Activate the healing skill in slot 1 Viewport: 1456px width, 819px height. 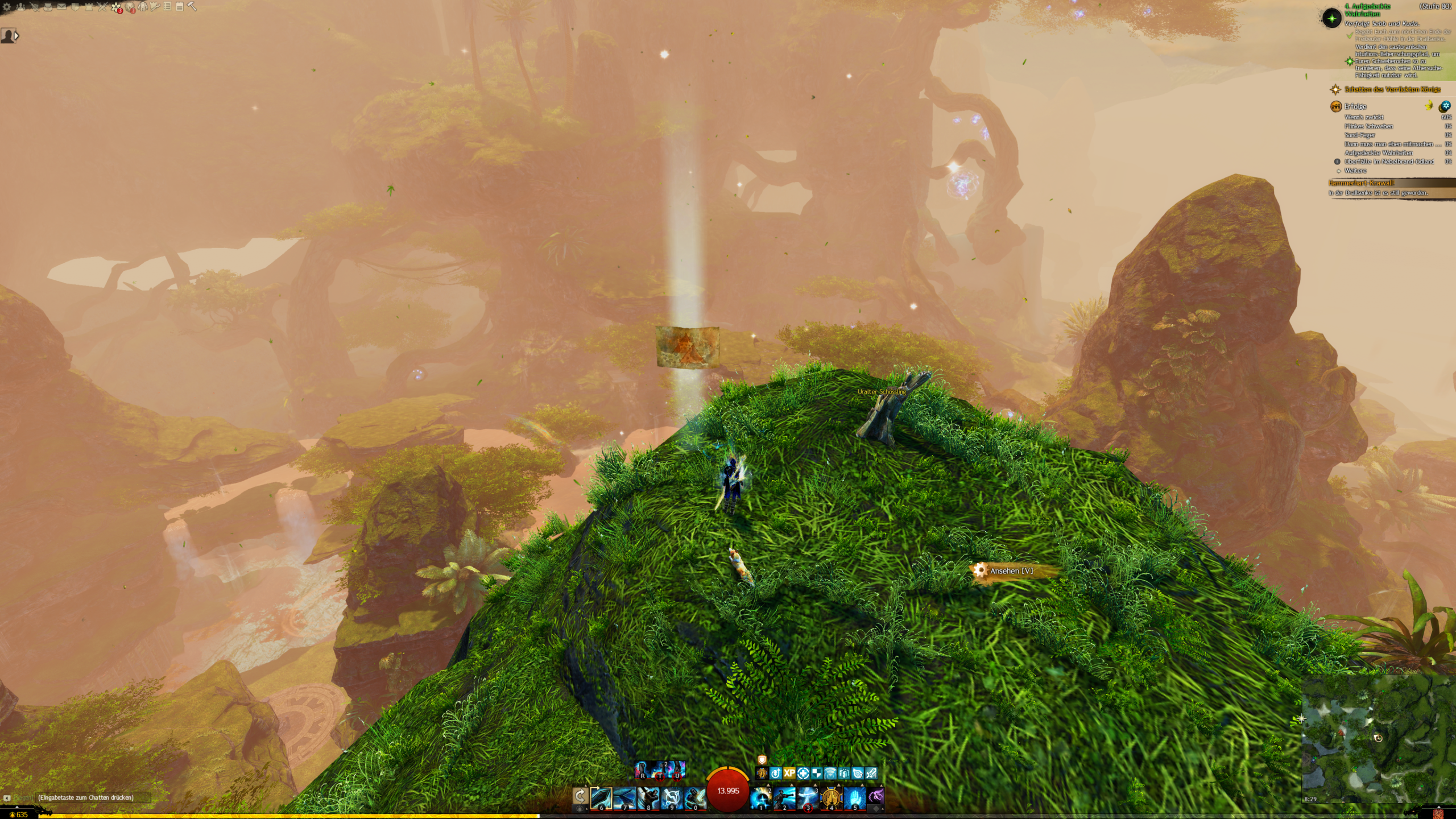pos(761,798)
